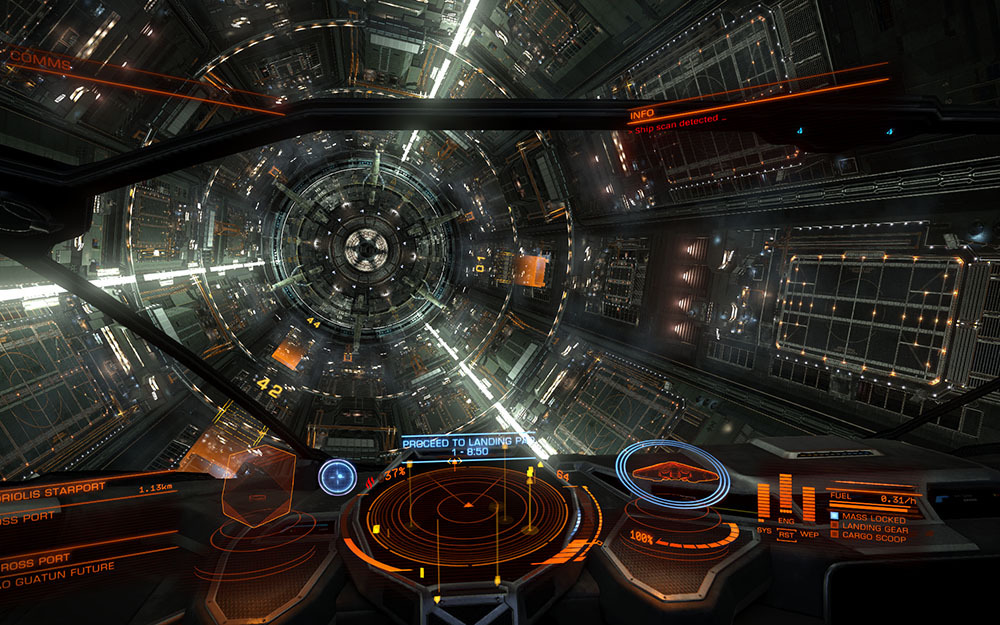The width and height of the screenshot is (1000, 625).
Task: Reset power distribution with RST
Action: pyautogui.click(x=787, y=534)
